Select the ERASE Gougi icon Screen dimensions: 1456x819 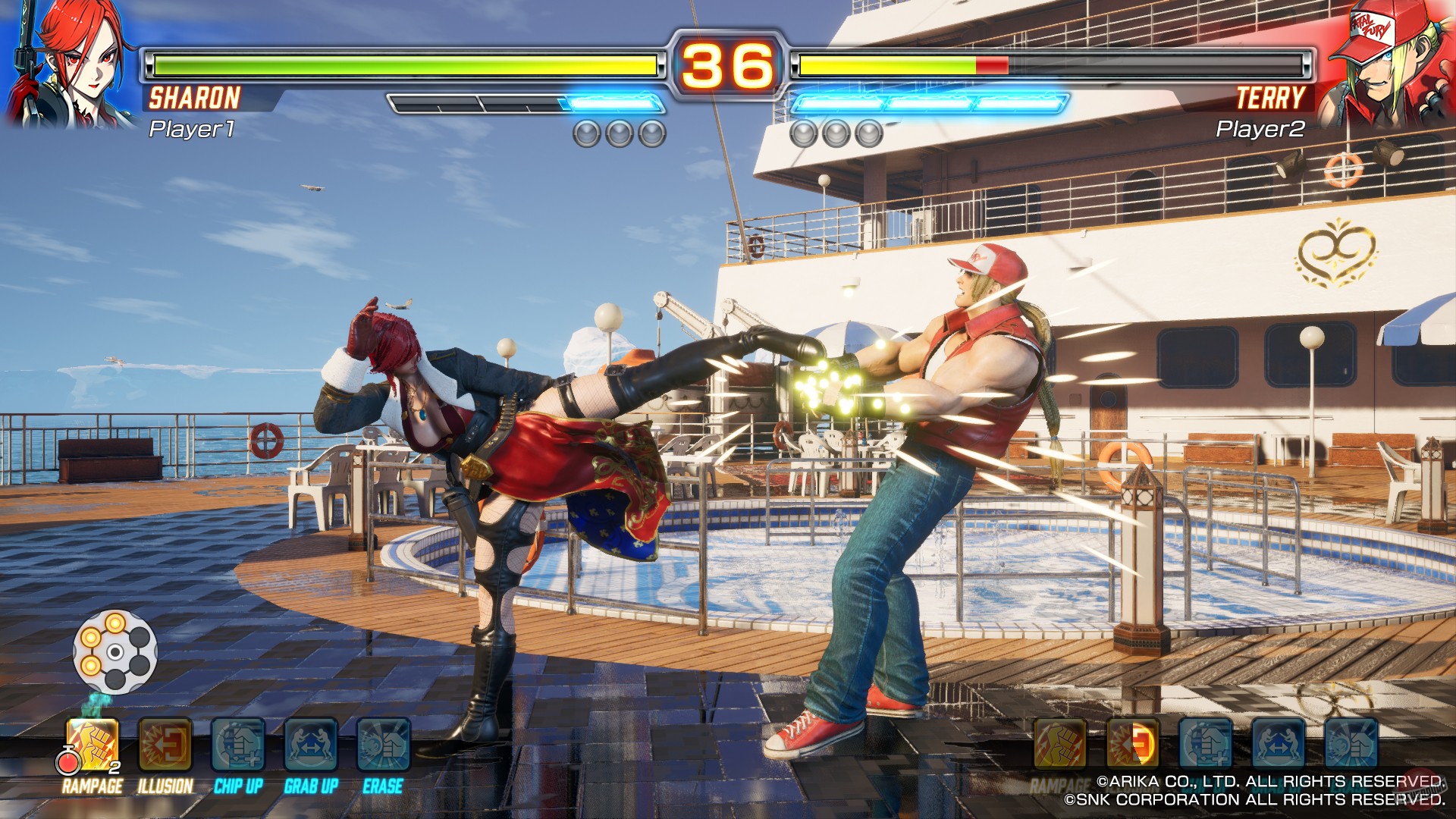[384, 745]
